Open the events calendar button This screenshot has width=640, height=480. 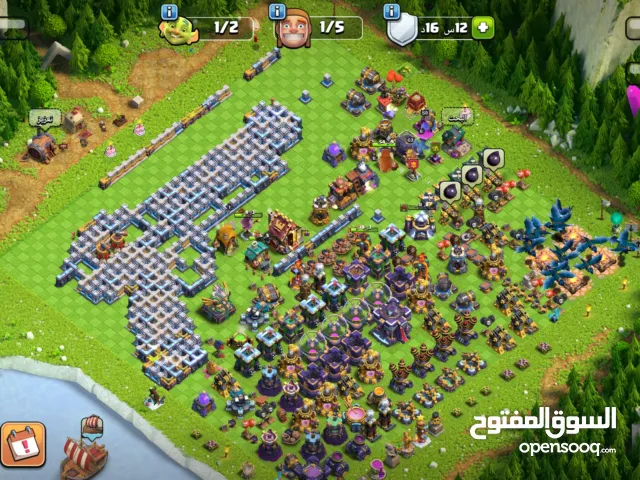pos(22,446)
